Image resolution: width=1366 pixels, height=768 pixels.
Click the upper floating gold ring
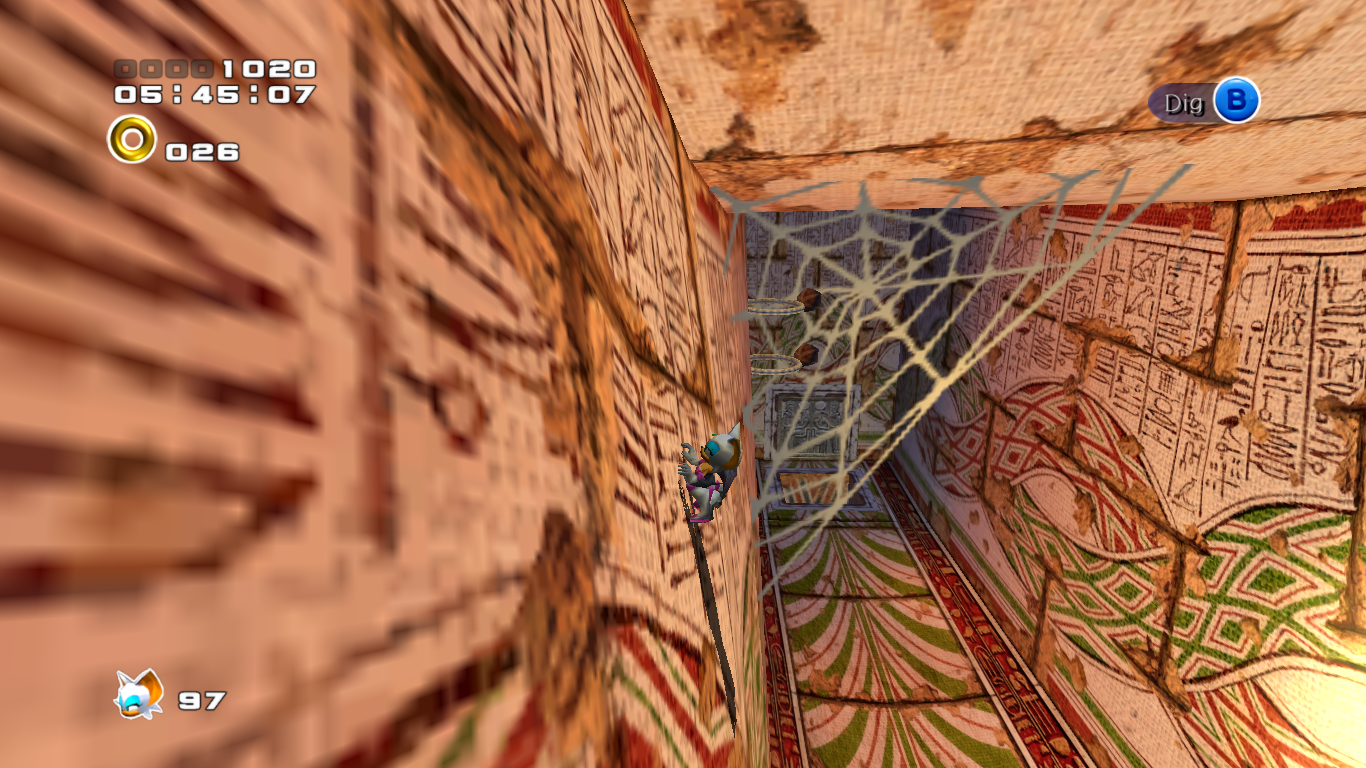click(775, 307)
